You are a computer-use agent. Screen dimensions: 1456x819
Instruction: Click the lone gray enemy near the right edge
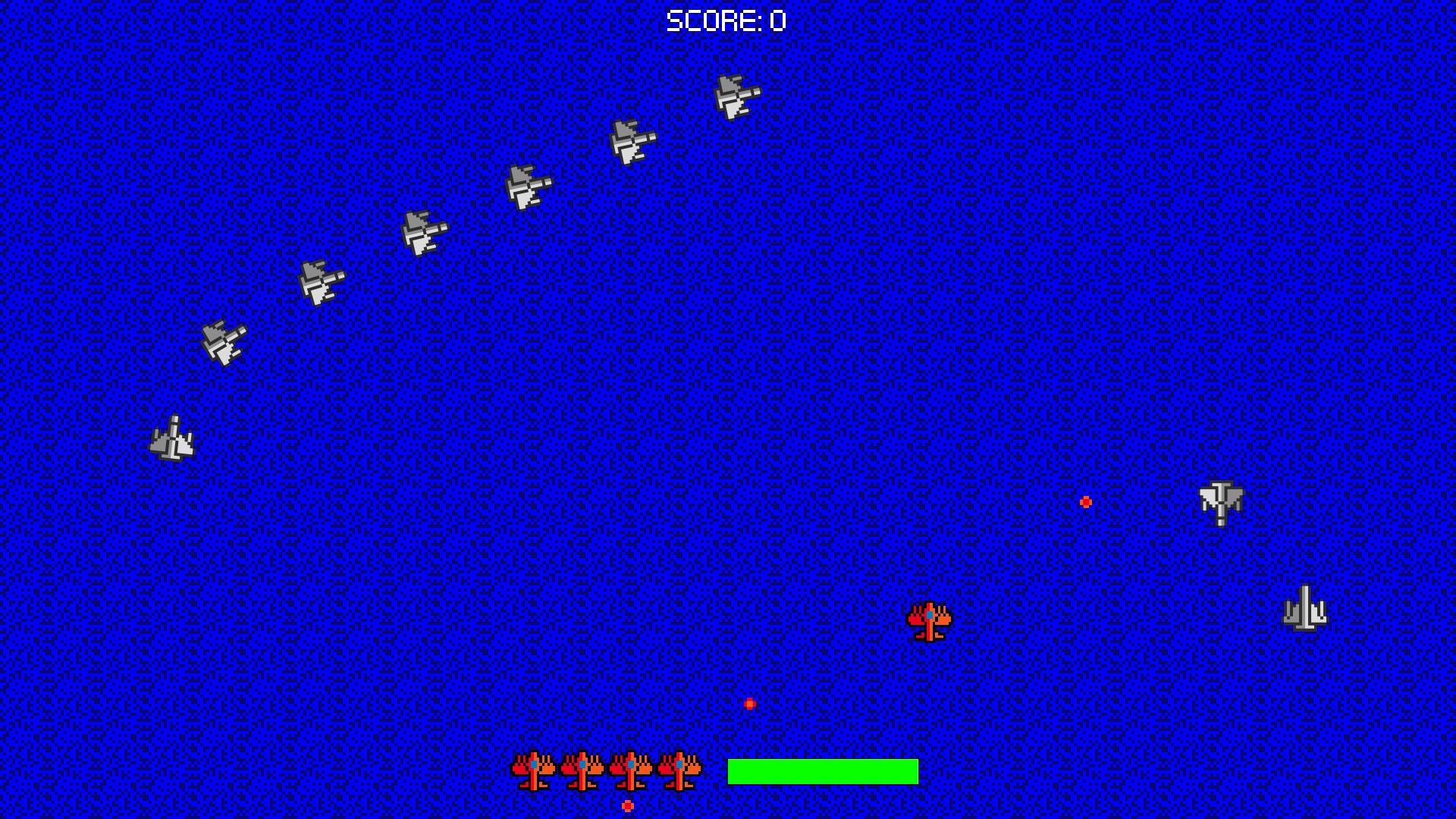coord(1222,502)
